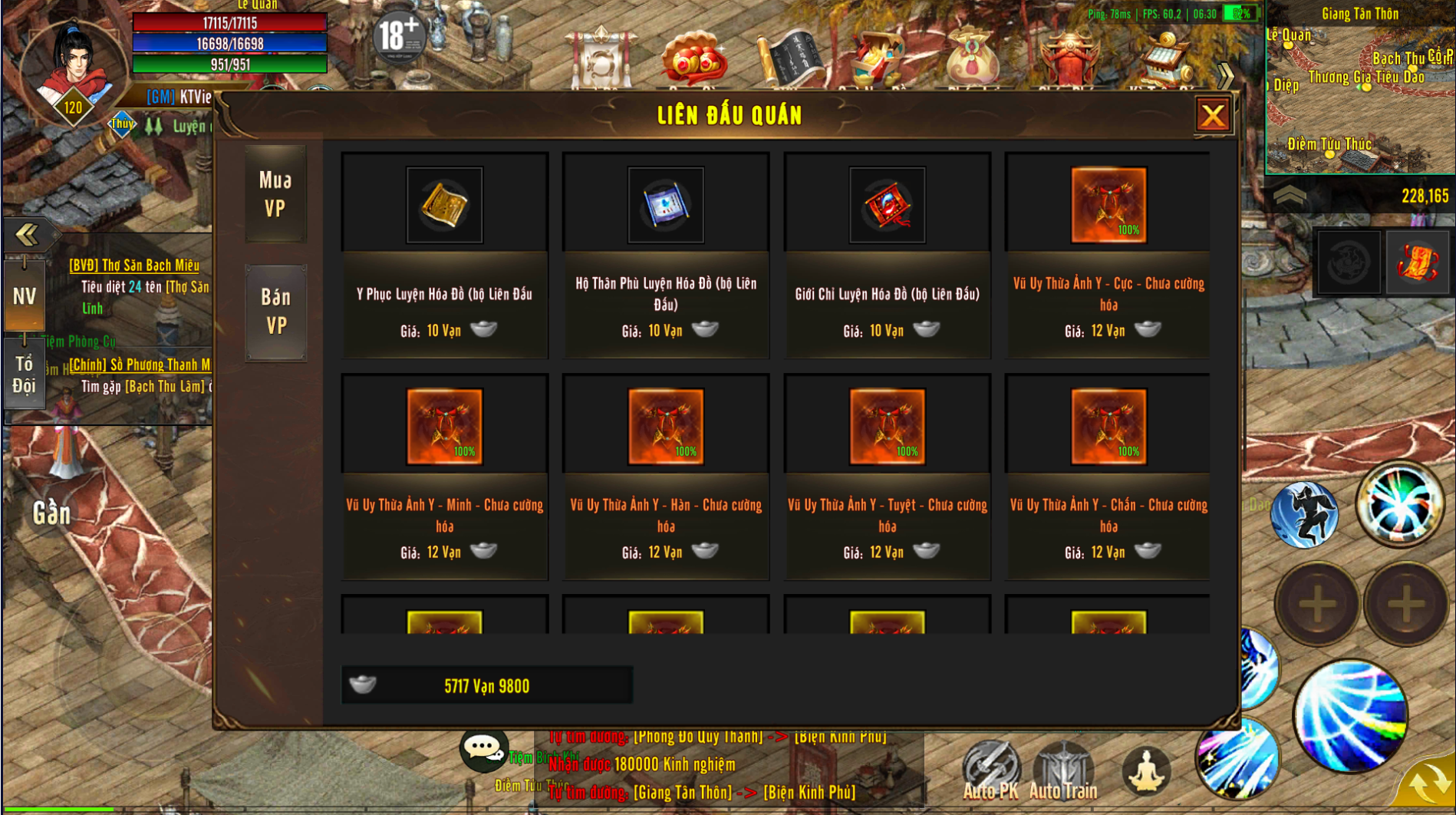The height and width of the screenshot is (815, 1456).
Task: Toggle the Auto Train button
Action: point(1063,770)
